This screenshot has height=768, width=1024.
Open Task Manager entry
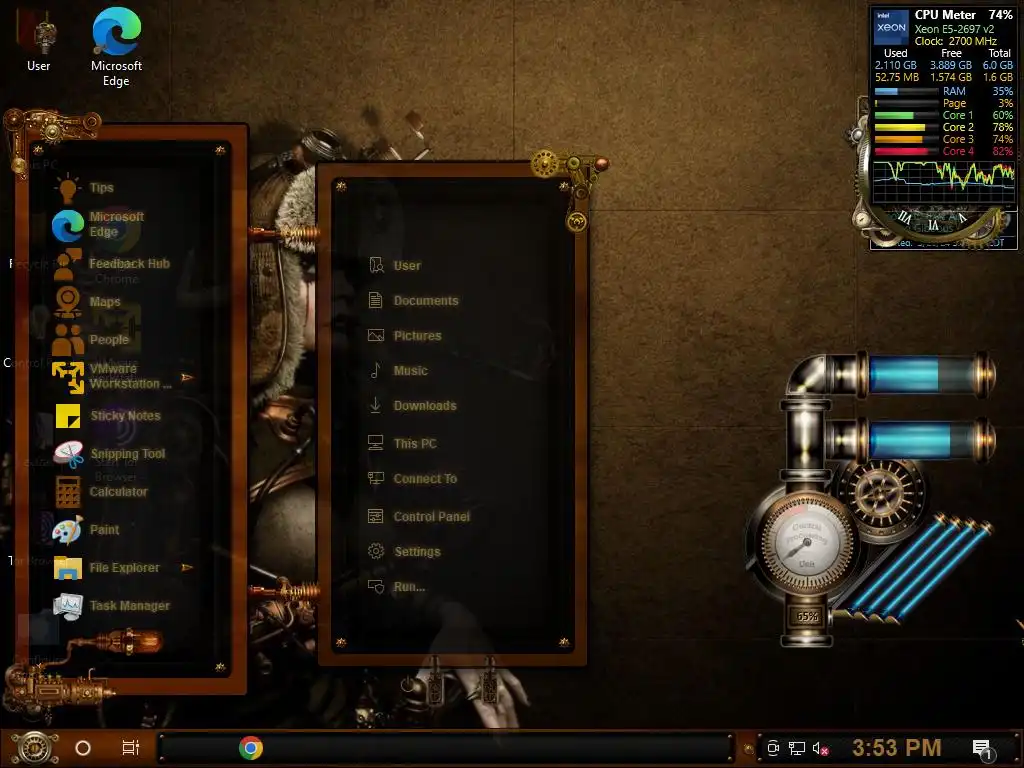(129, 606)
